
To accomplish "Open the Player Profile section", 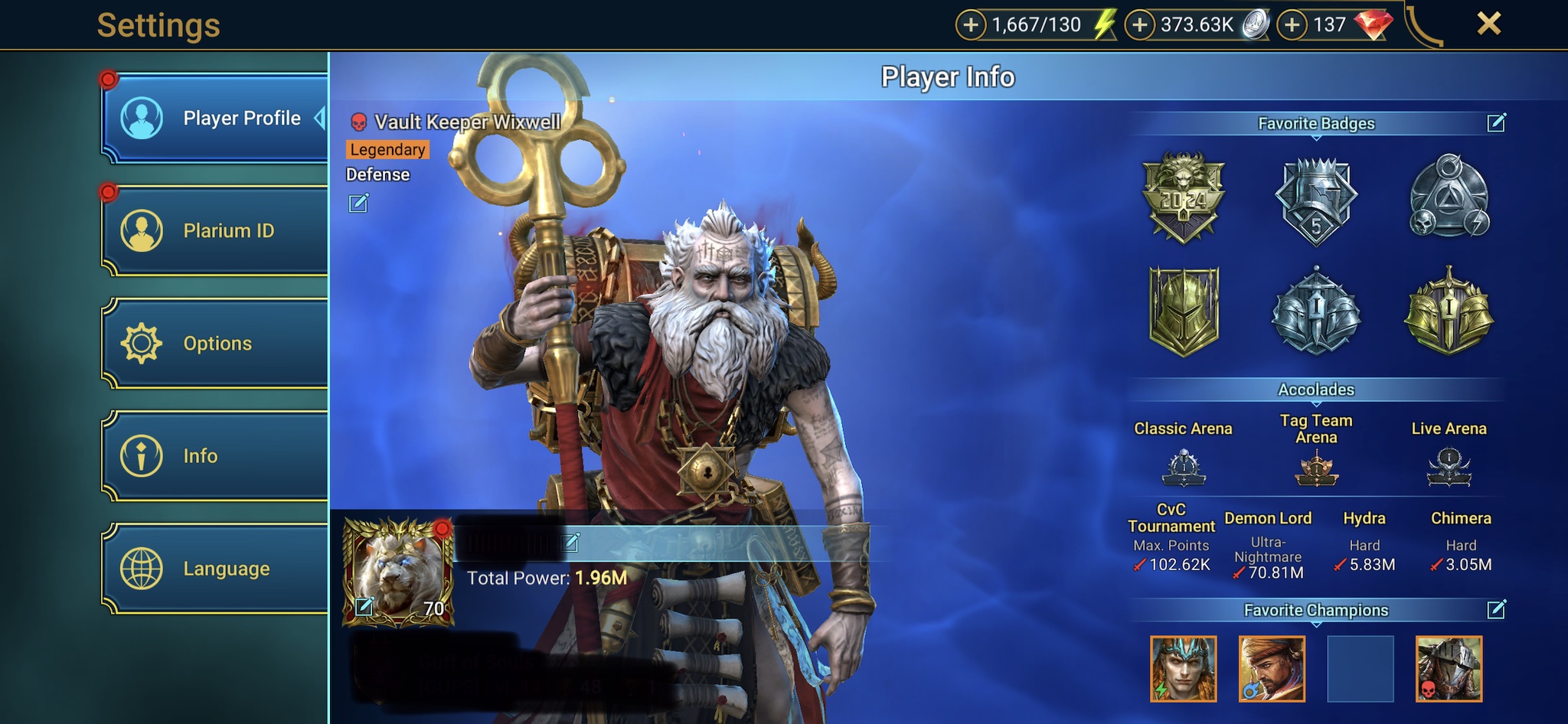I will pyautogui.click(x=215, y=119).
